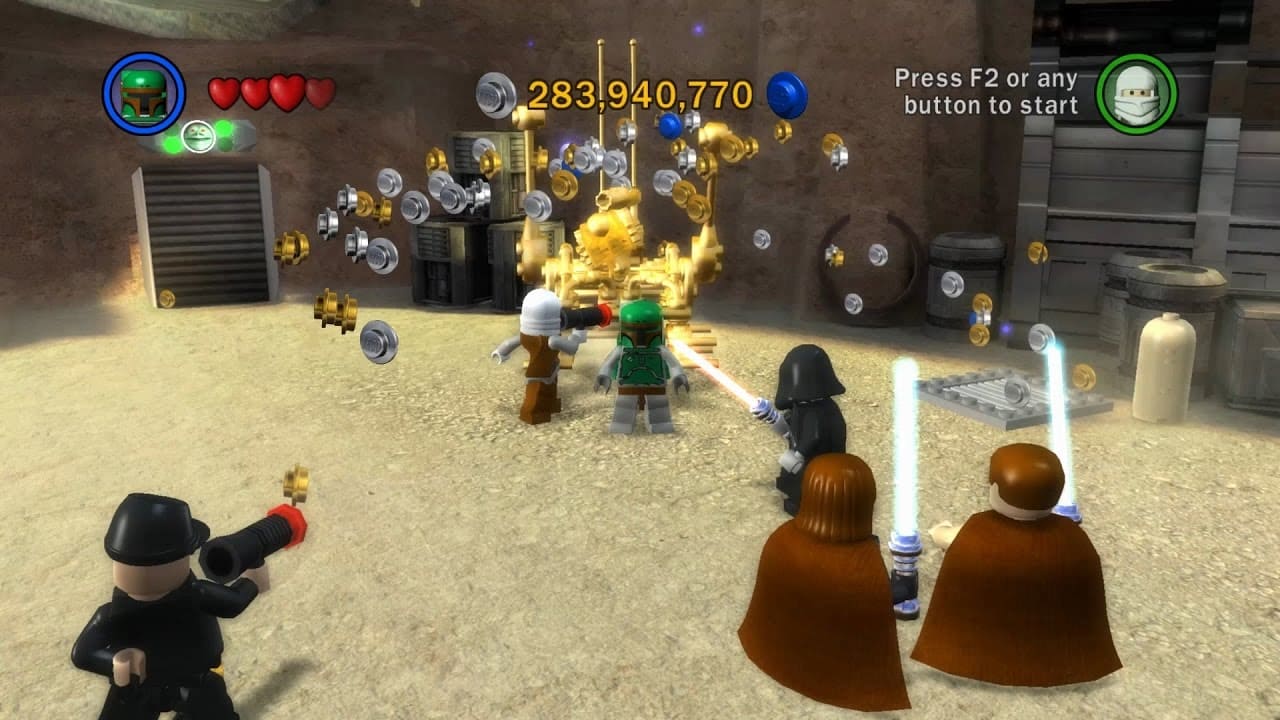
Task: Click the Press F2 start prompt text
Action: tap(985, 89)
